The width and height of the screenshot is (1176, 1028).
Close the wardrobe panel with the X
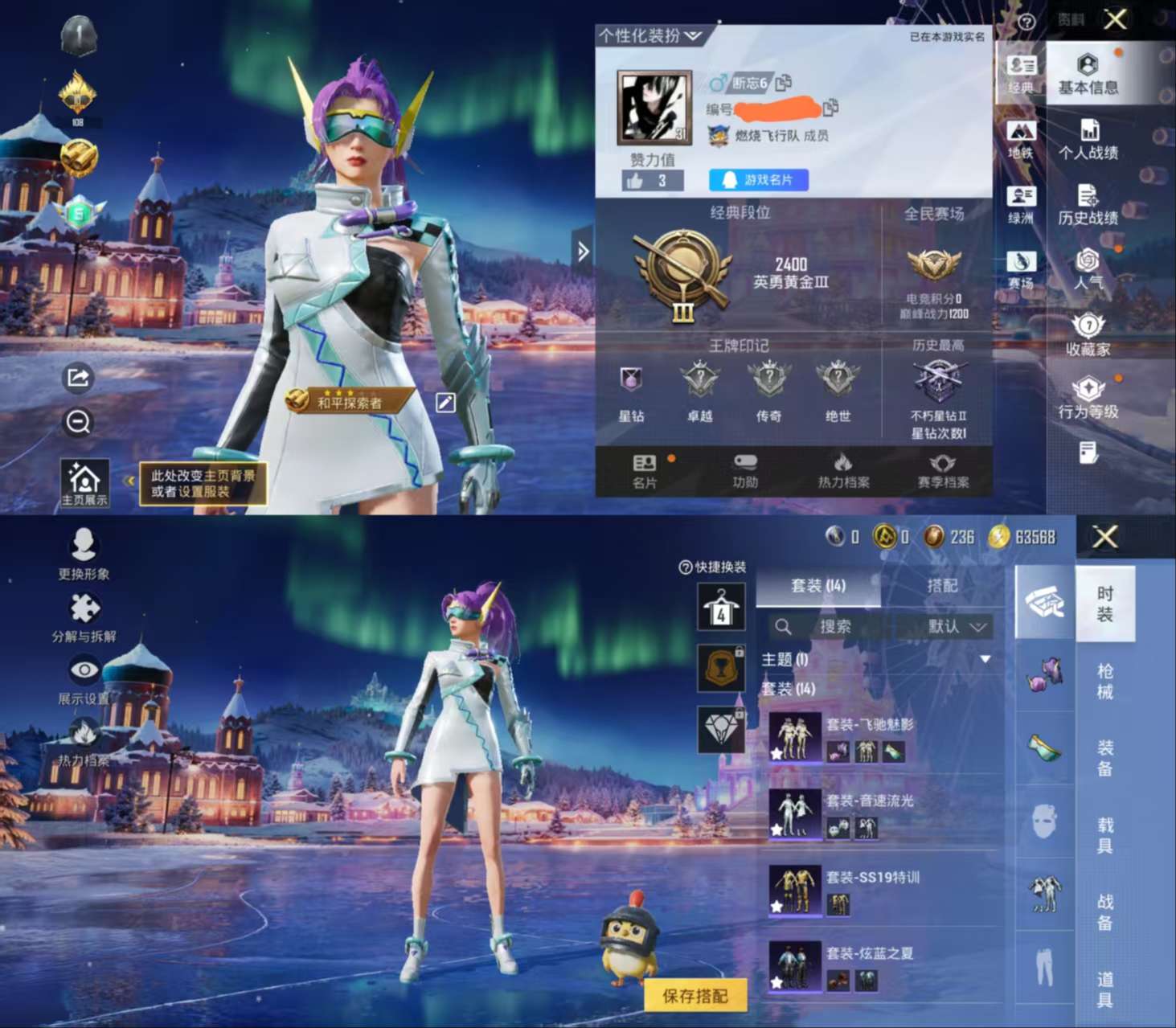coord(1105,537)
